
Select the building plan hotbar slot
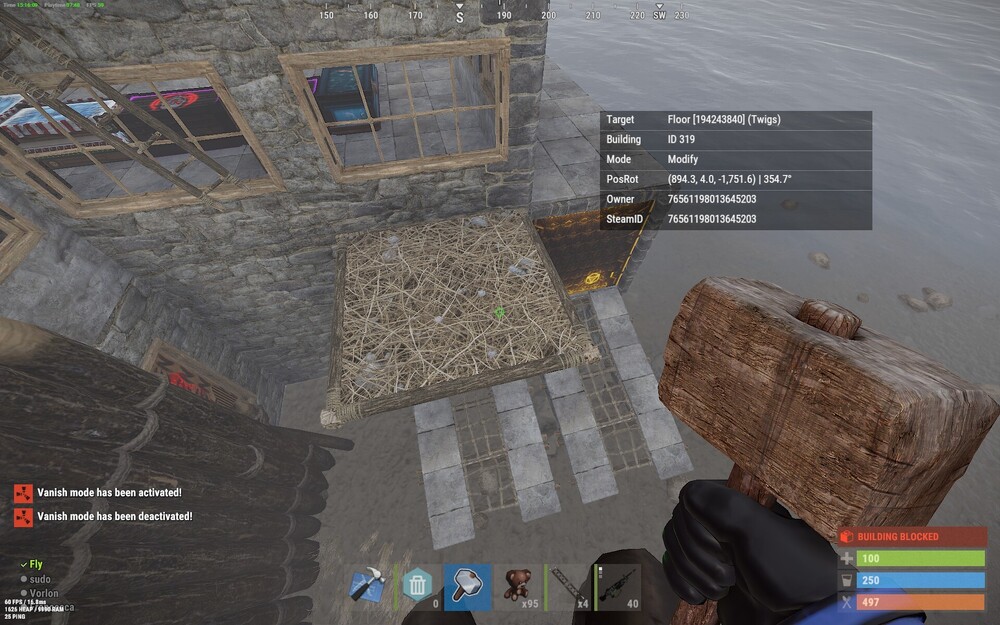[x=369, y=587]
